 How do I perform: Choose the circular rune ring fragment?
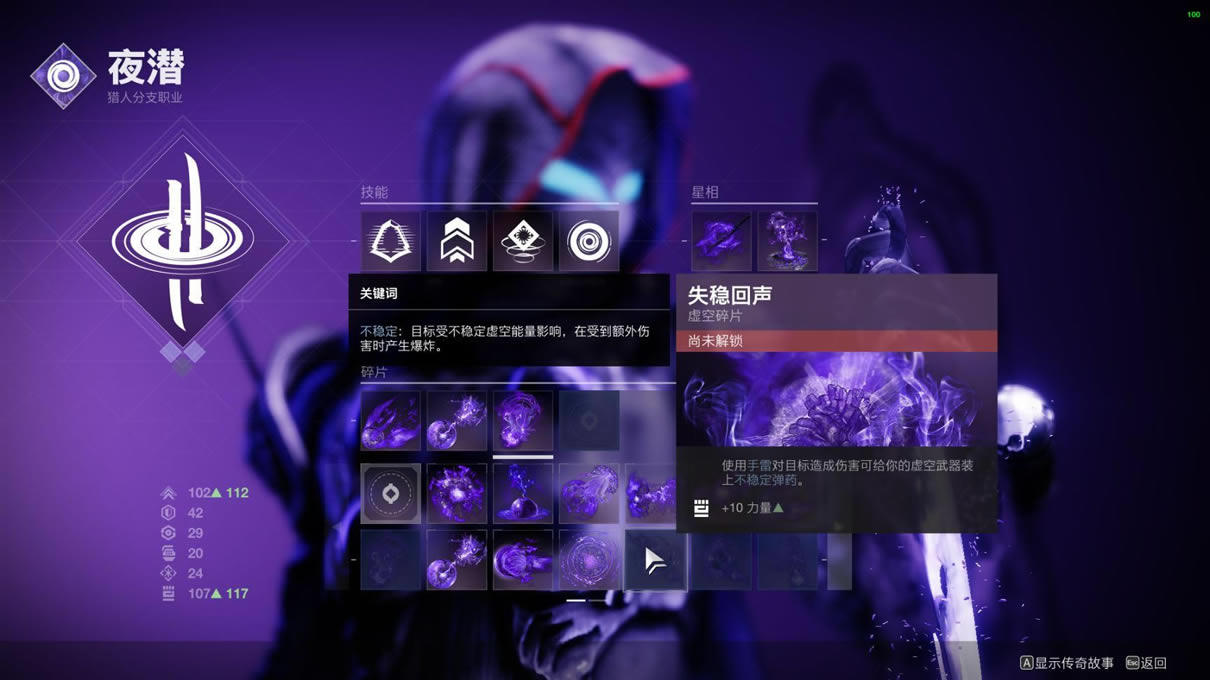tap(589, 559)
